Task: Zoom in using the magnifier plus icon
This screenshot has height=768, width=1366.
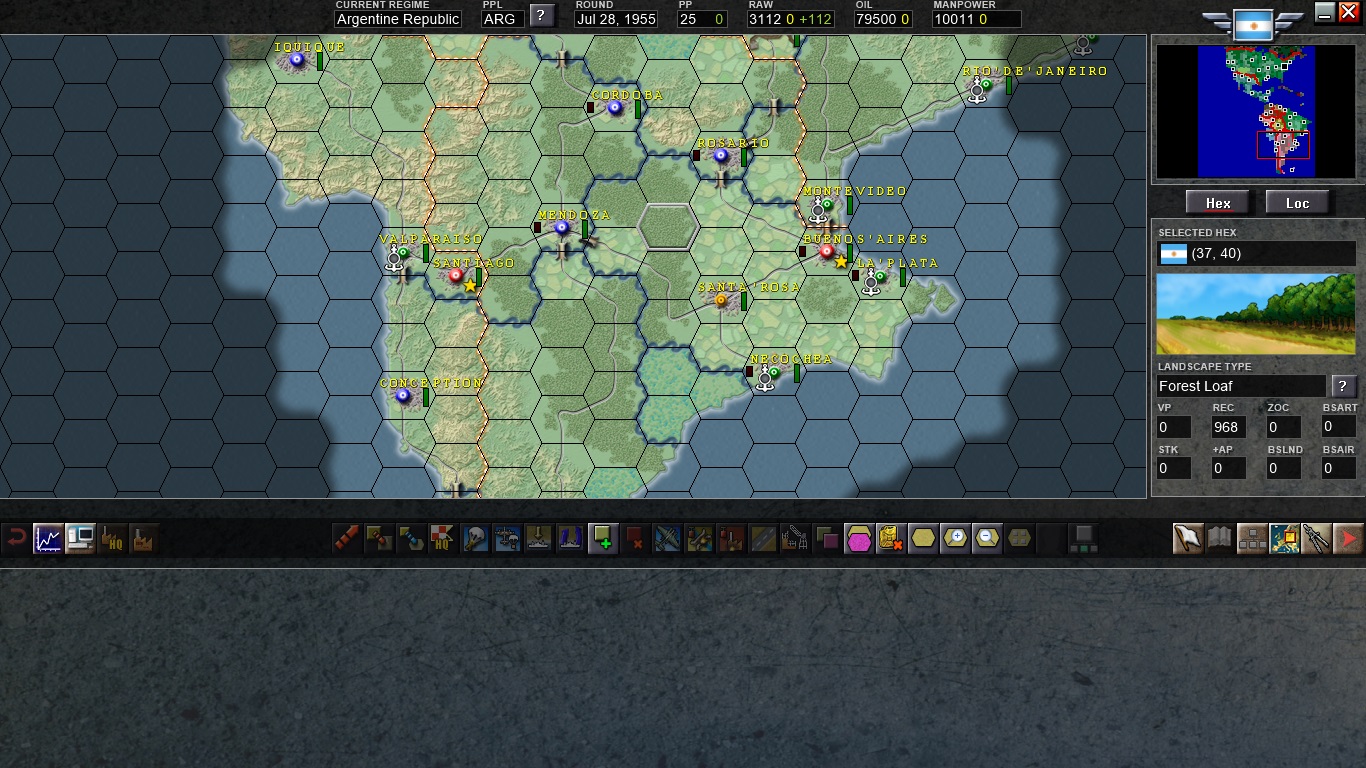Action: (955, 537)
